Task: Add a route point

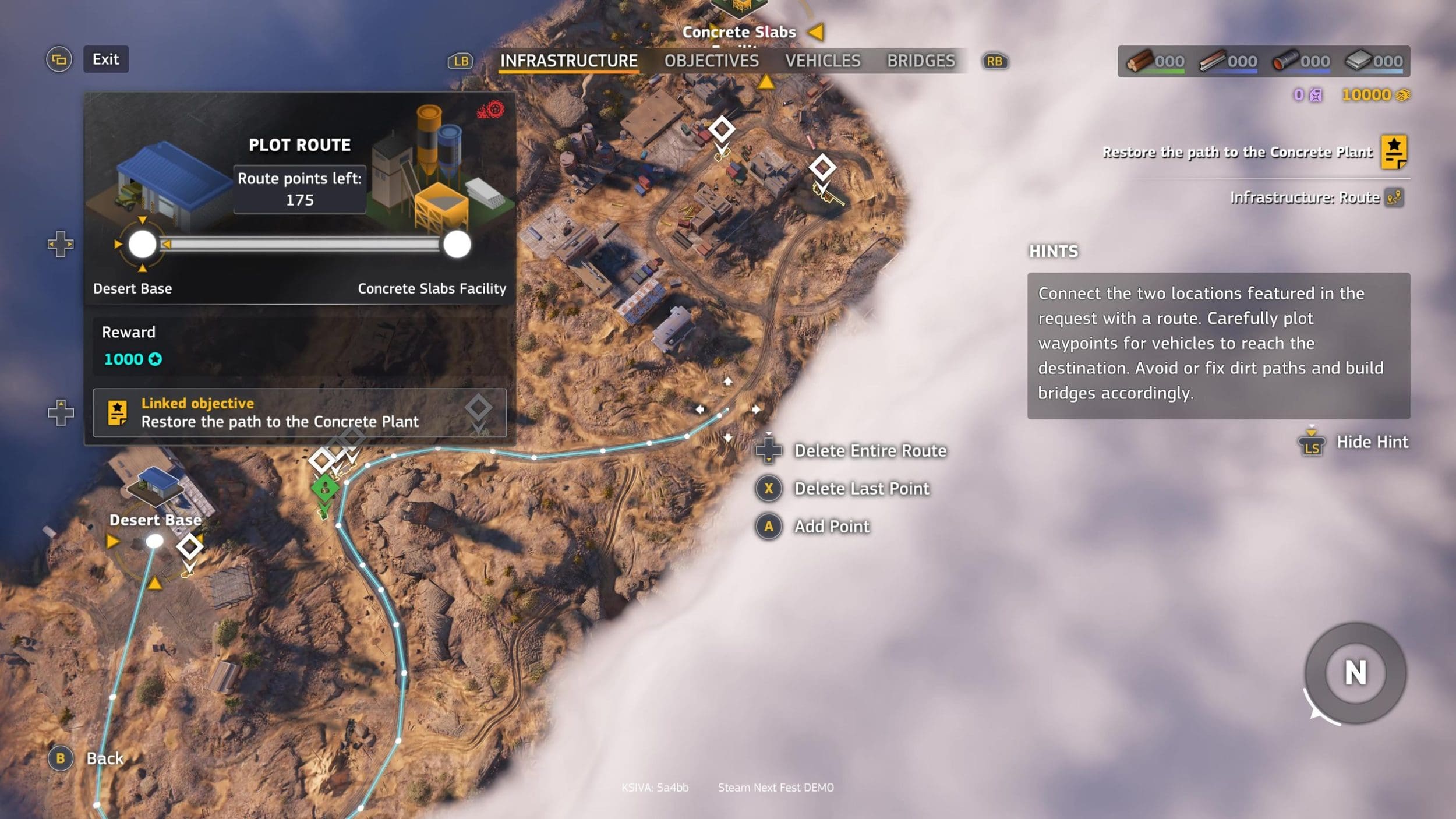Action: 831,526
